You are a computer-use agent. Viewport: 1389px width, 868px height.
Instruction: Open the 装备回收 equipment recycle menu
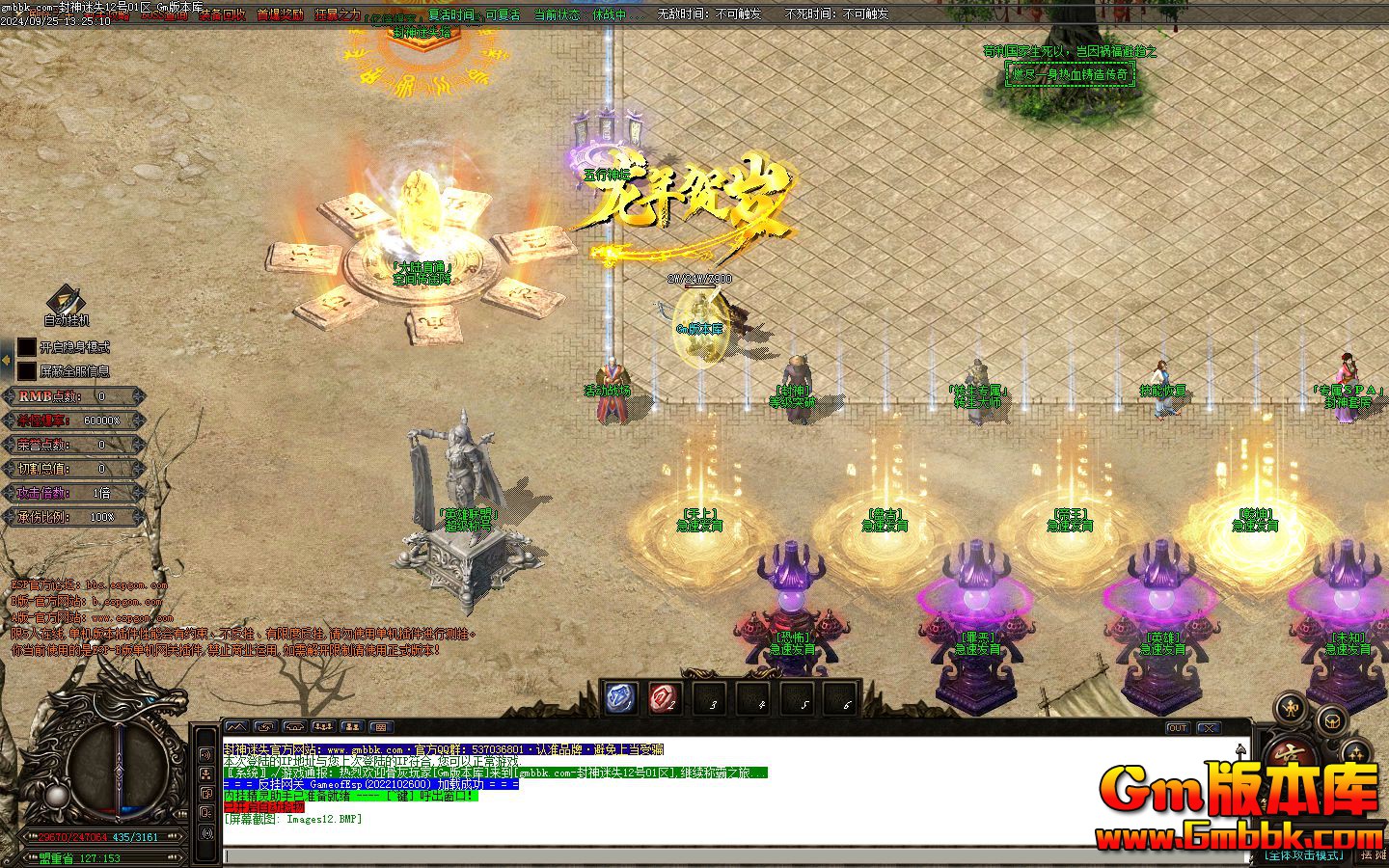coord(222,15)
